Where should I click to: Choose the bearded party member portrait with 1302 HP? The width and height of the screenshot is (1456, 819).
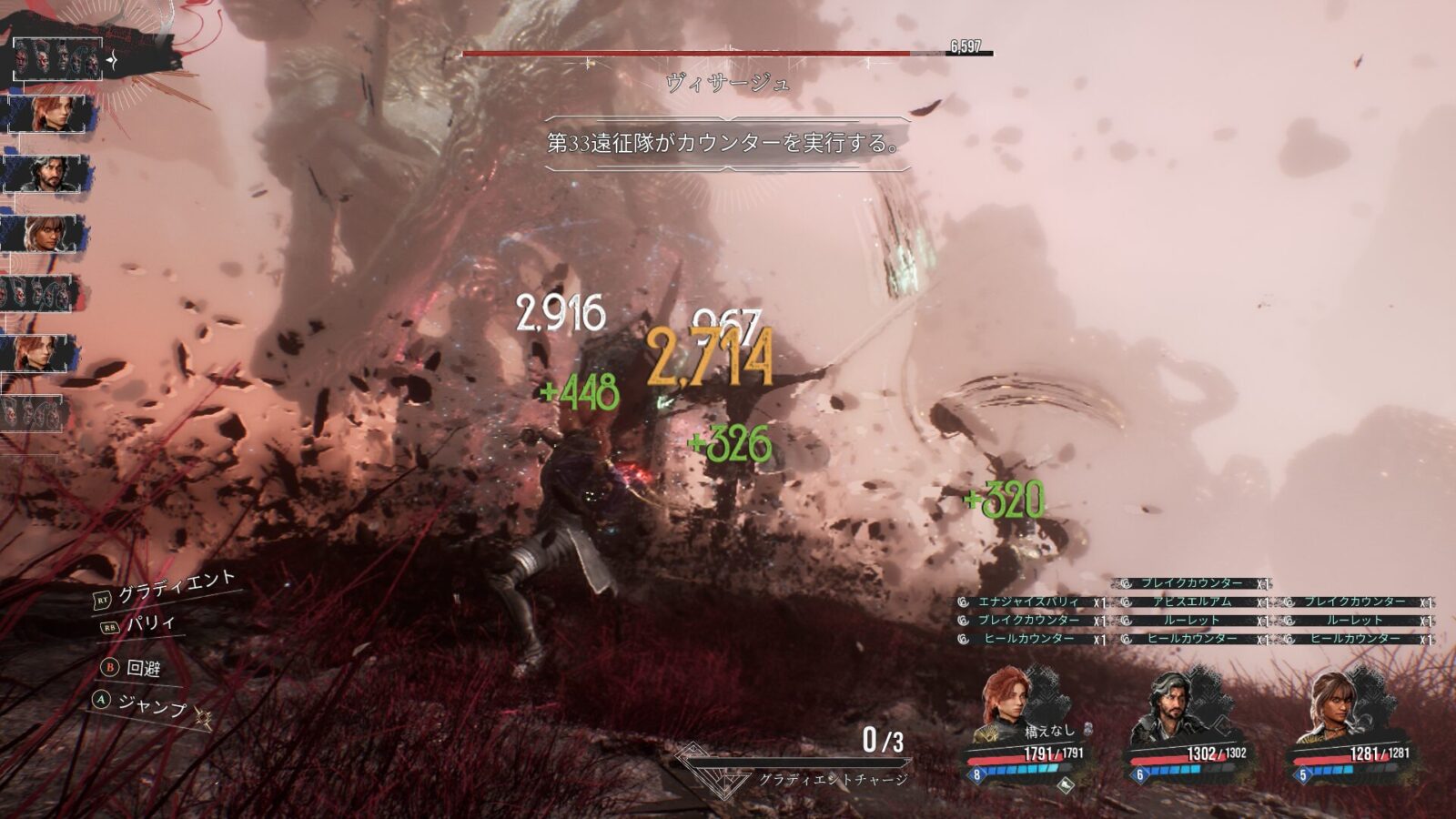tap(1168, 706)
